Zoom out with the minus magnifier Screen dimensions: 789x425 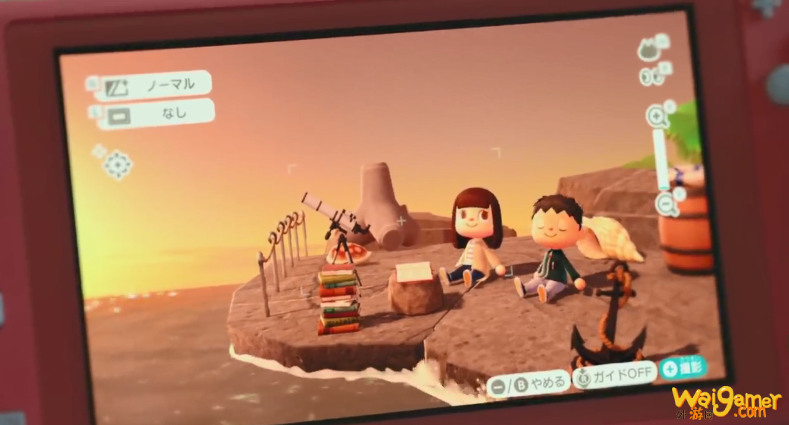[667, 205]
